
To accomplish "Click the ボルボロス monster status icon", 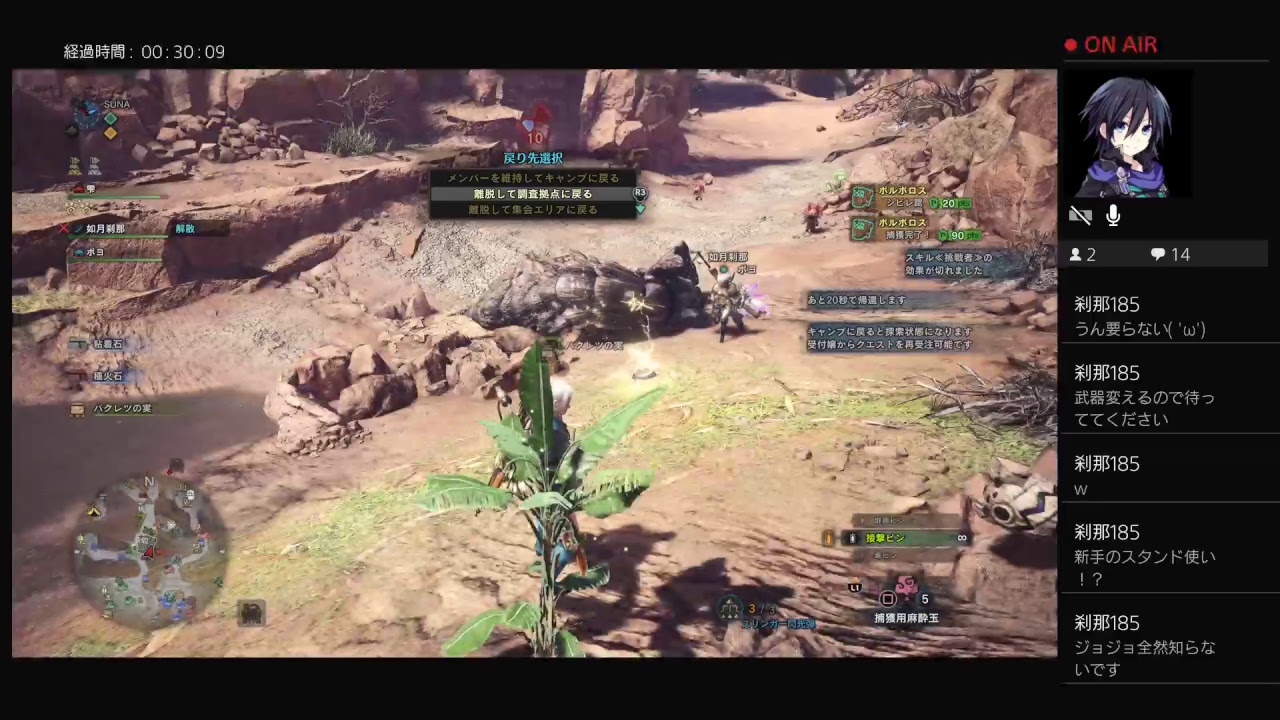I will pyautogui.click(x=862, y=194).
